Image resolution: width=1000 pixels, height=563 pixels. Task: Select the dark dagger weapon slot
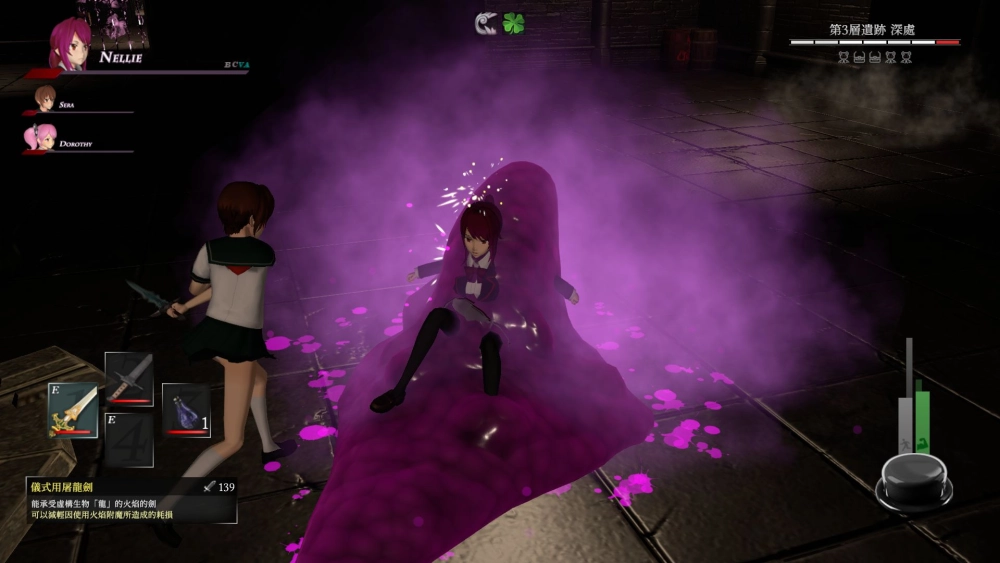point(129,379)
